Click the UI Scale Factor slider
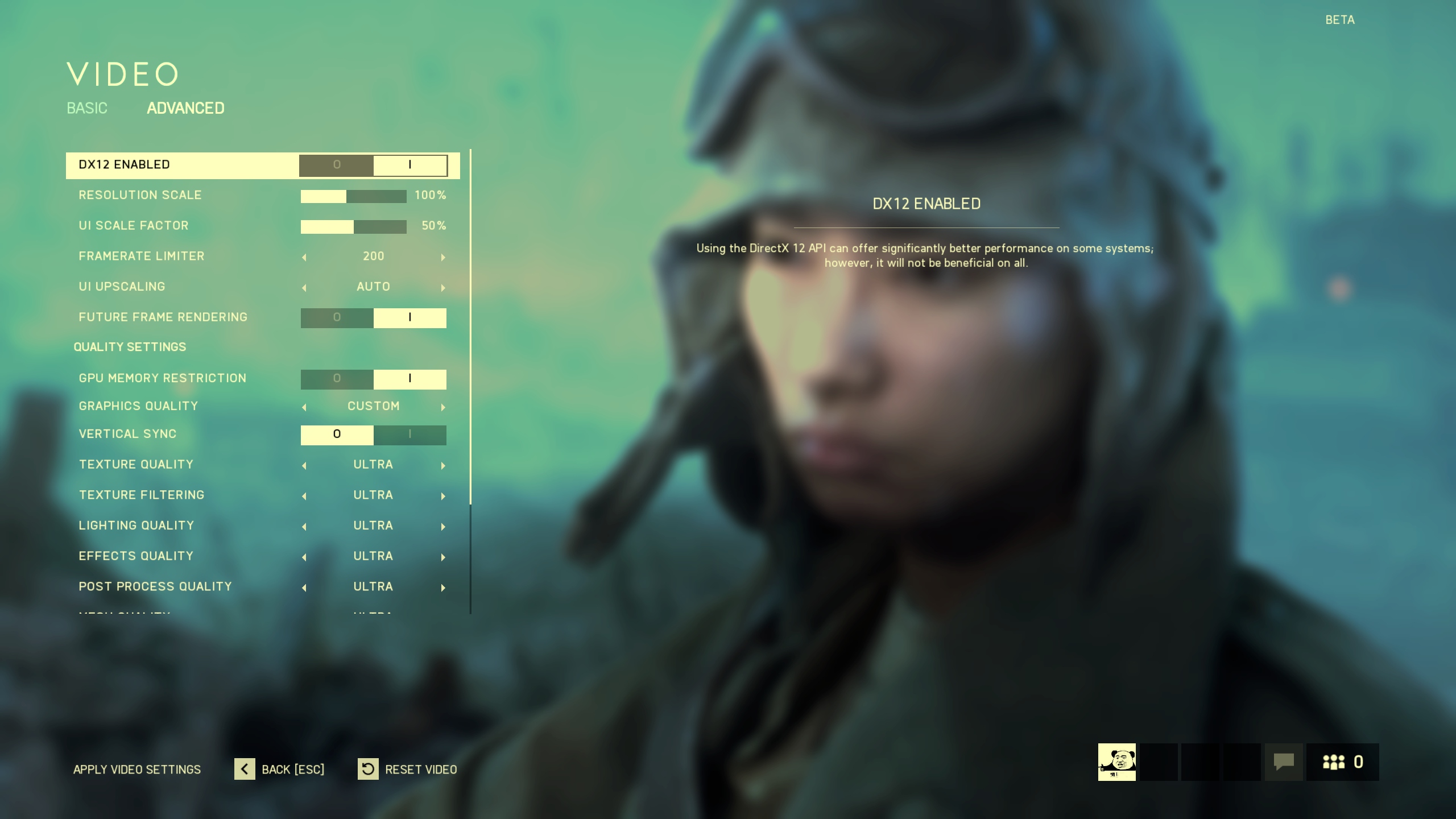Screen dimensions: 1456x819 point(353,227)
